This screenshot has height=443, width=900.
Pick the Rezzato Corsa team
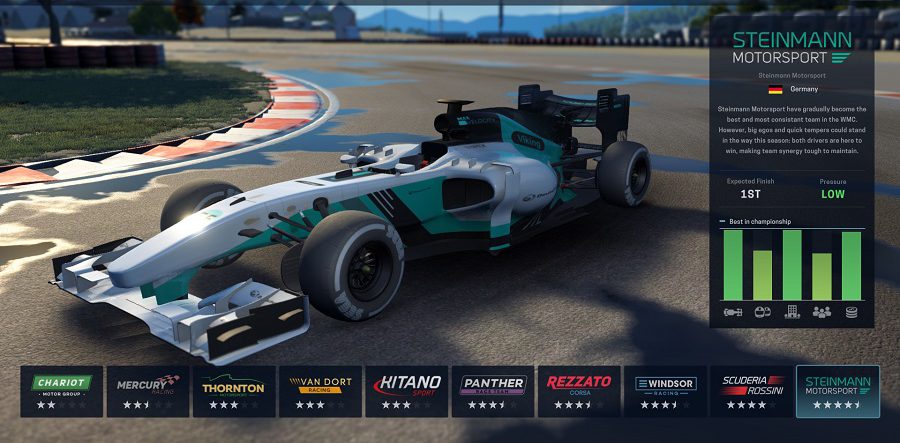point(579,391)
